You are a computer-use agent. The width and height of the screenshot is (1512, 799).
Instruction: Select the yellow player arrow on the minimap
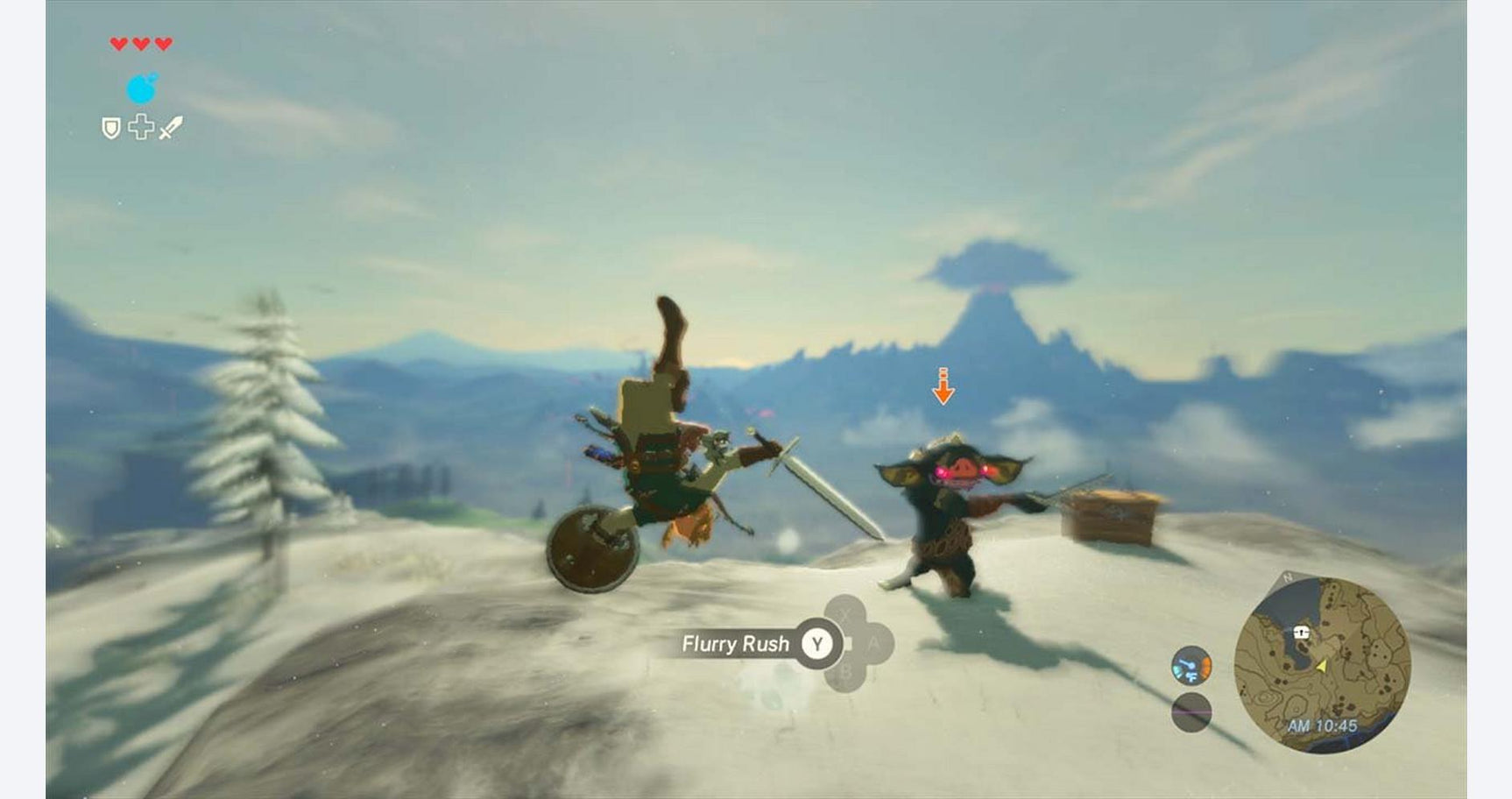point(1321,667)
